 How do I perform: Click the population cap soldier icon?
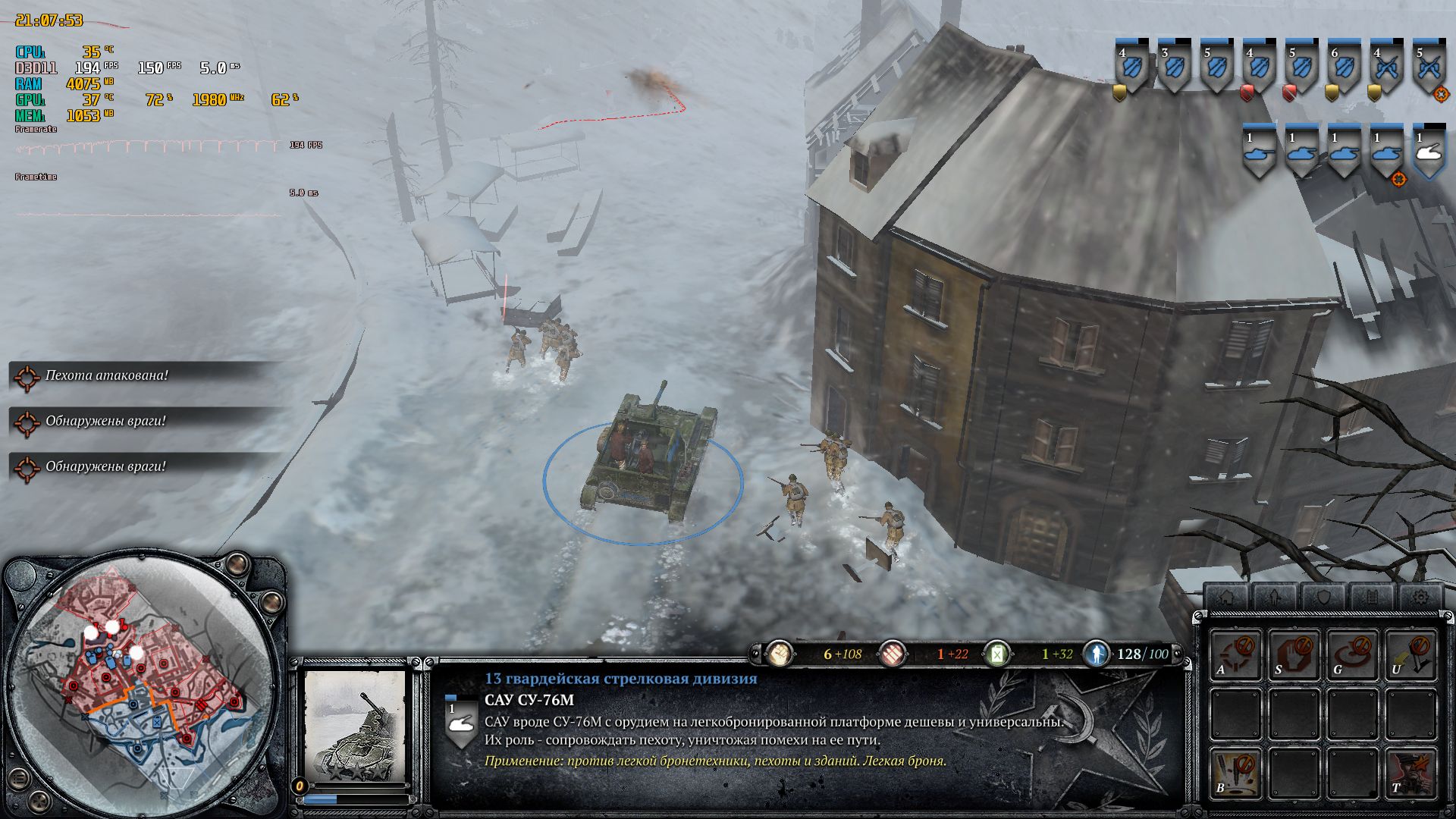click(x=1097, y=654)
